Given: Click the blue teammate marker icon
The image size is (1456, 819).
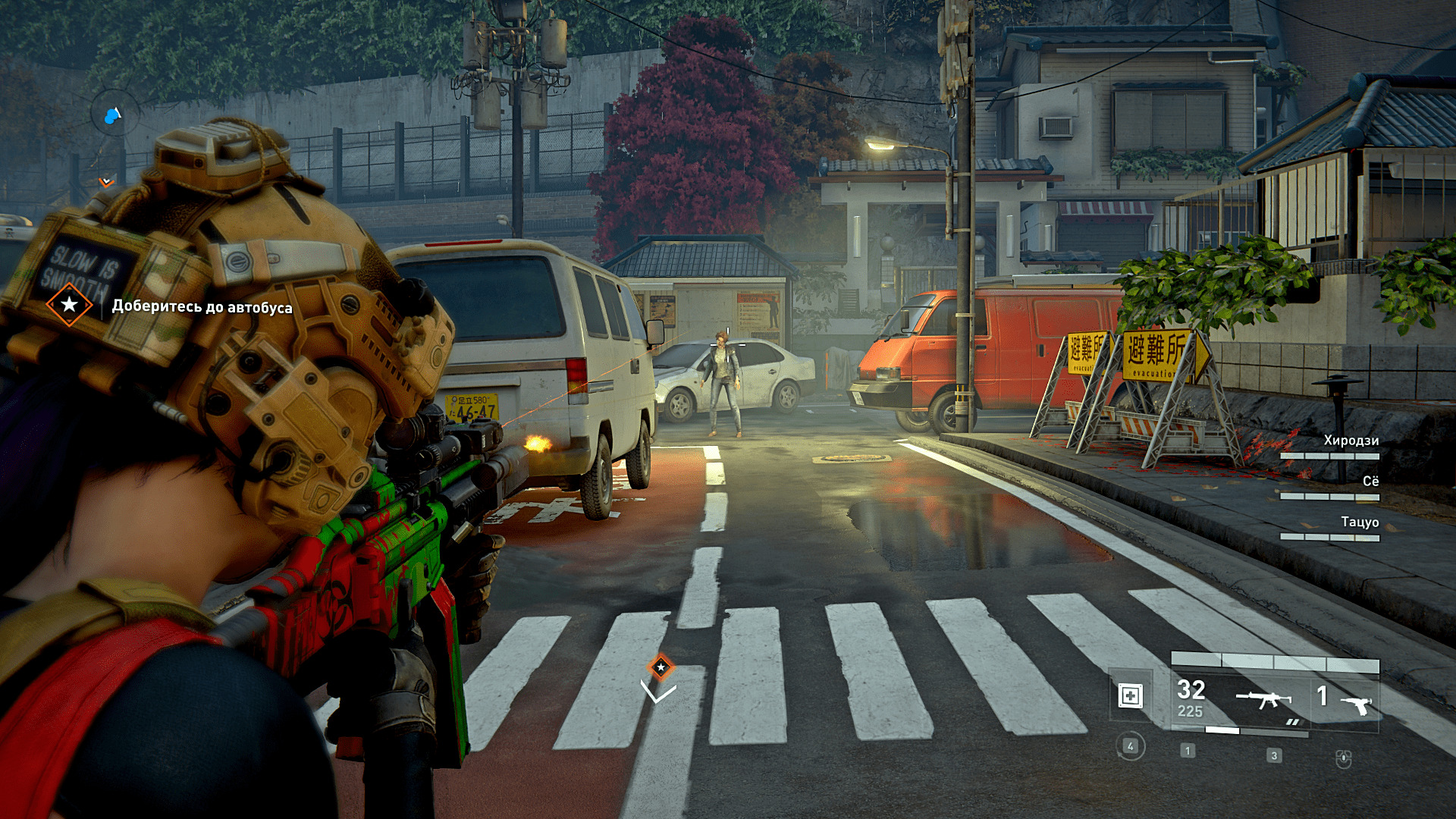Looking at the screenshot, I should (x=114, y=115).
